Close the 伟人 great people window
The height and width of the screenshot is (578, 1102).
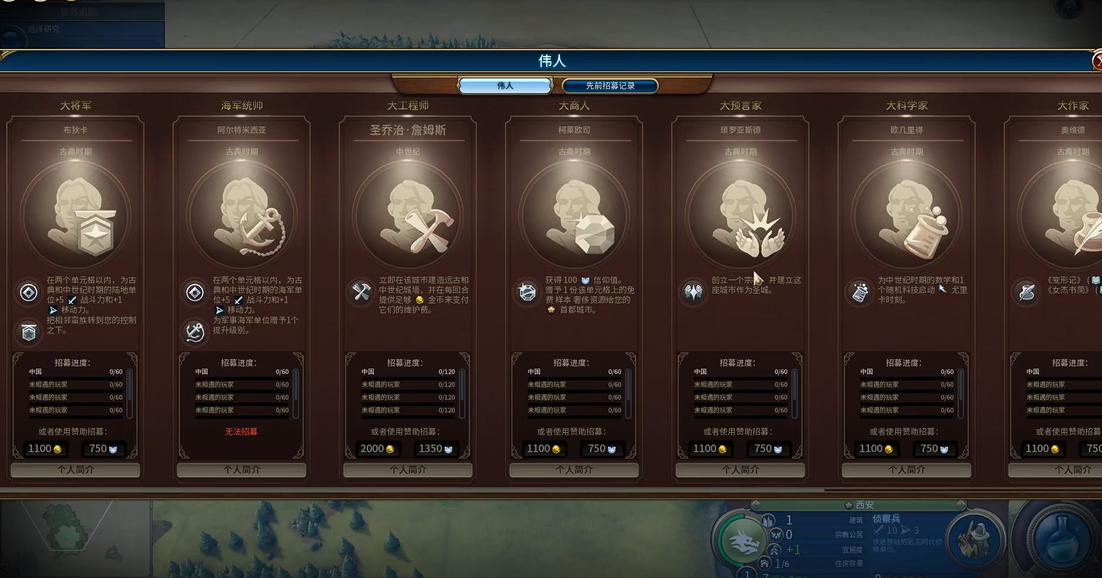click(1098, 61)
